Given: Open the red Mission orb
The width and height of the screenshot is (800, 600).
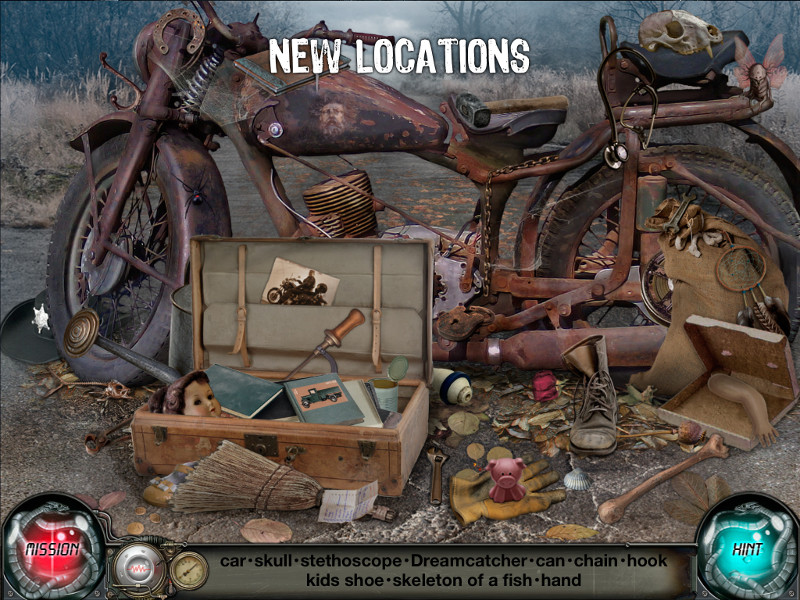Looking at the screenshot, I should 52,549.
